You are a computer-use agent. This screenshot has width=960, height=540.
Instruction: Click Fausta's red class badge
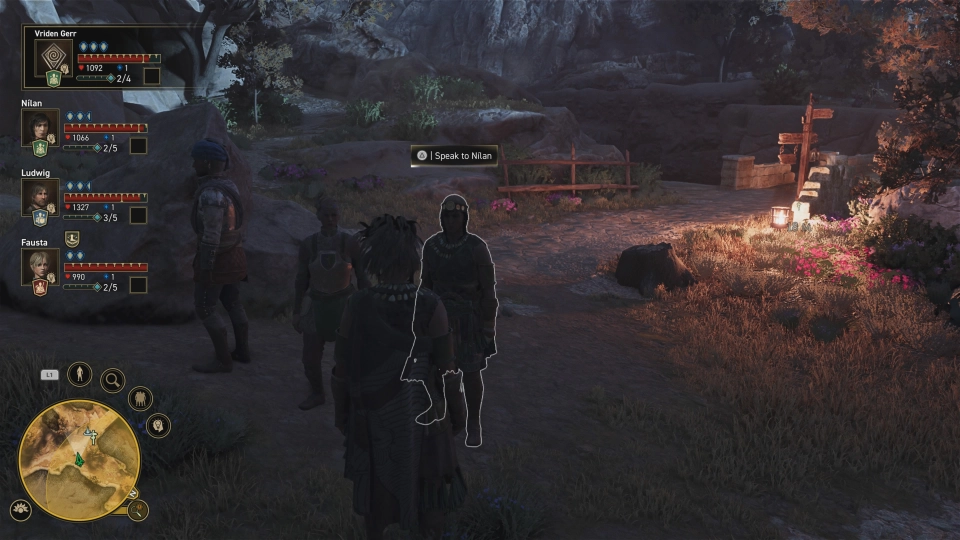click(40, 287)
